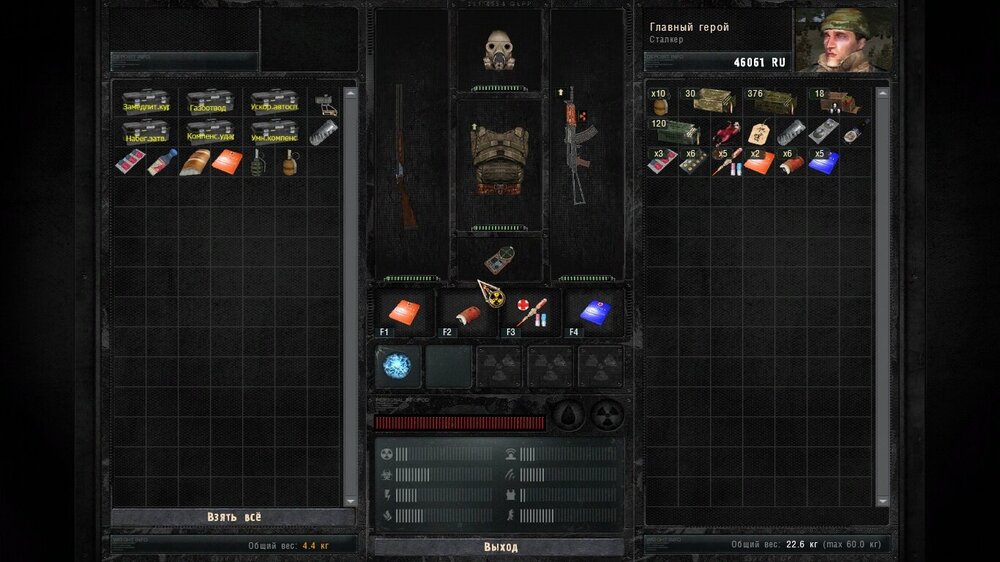
Task: Click the equipped detector device slot
Action: coord(498,259)
